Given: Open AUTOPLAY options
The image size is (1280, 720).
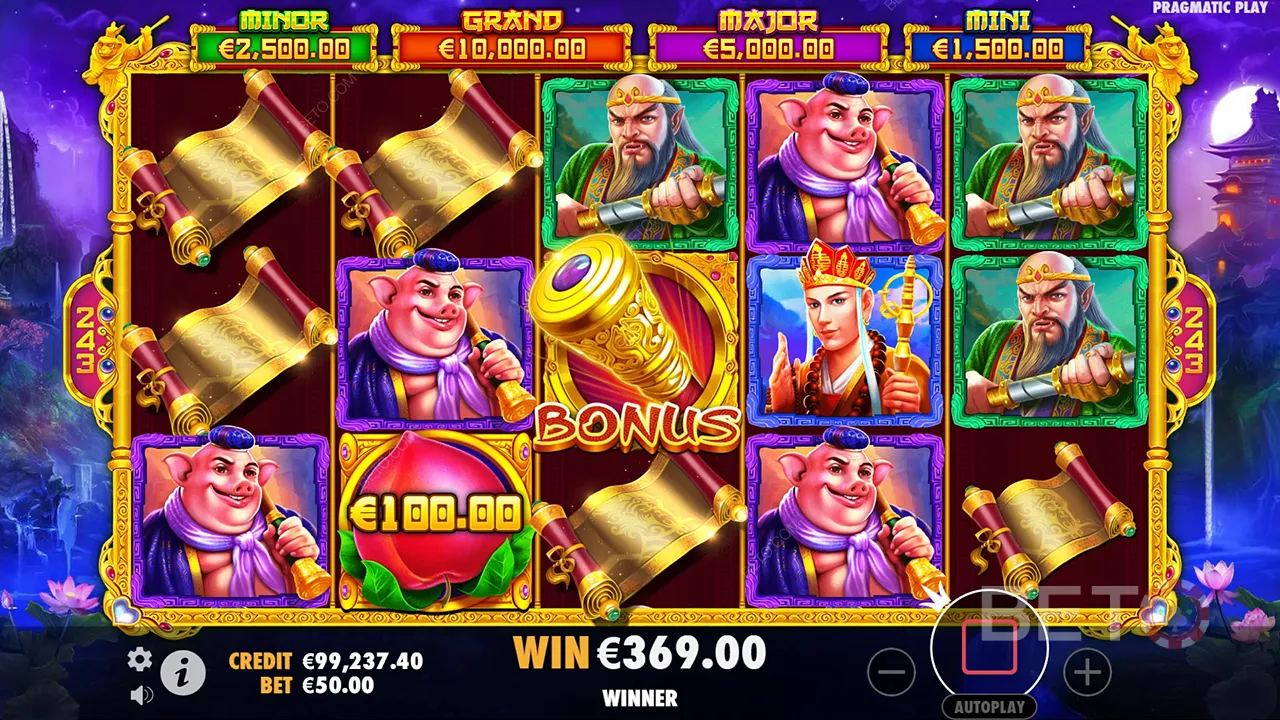Looking at the screenshot, I should 988,706.
